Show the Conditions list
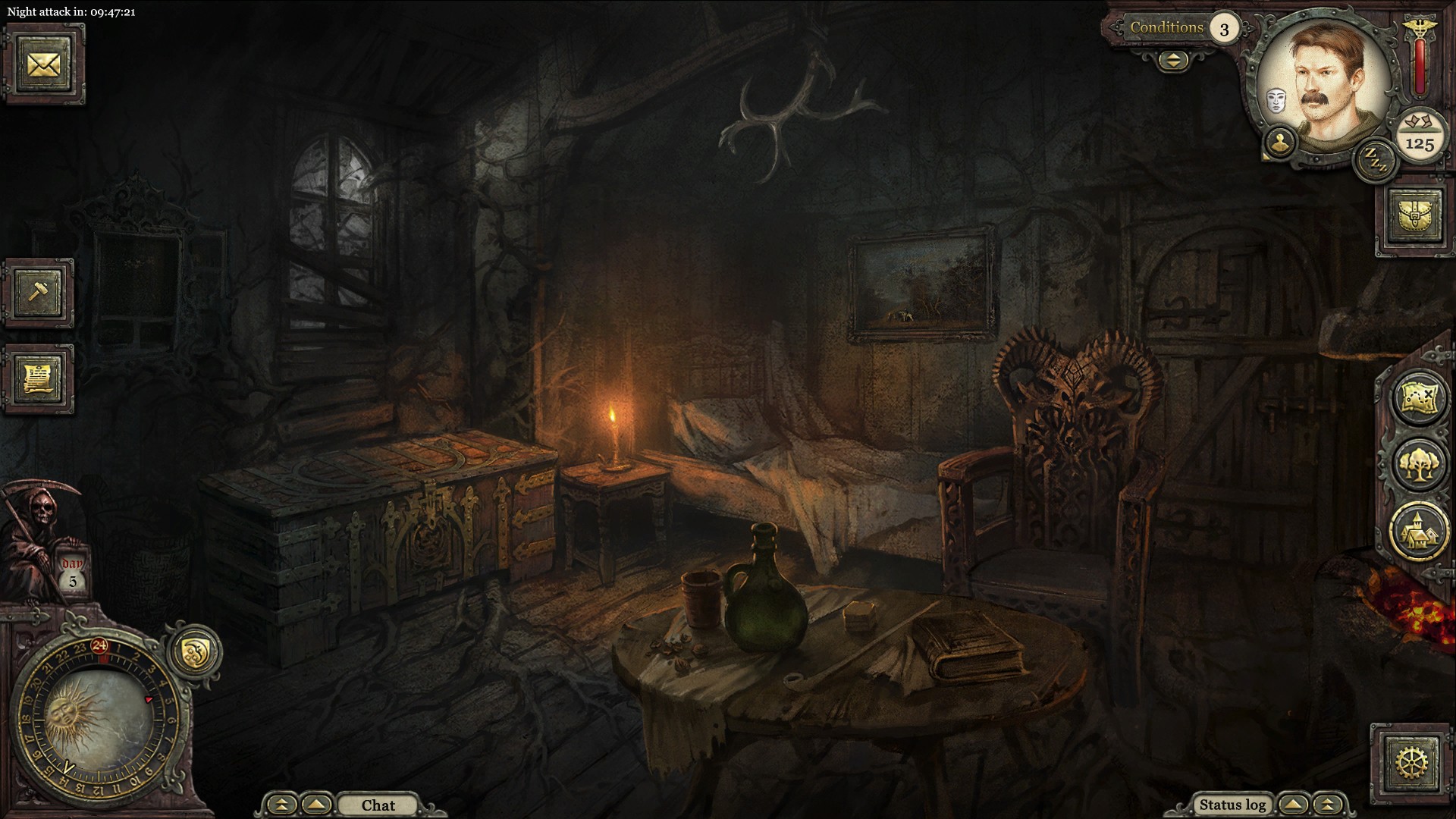The height and width of the screenshot is (819, 1456). (1166, 28)
